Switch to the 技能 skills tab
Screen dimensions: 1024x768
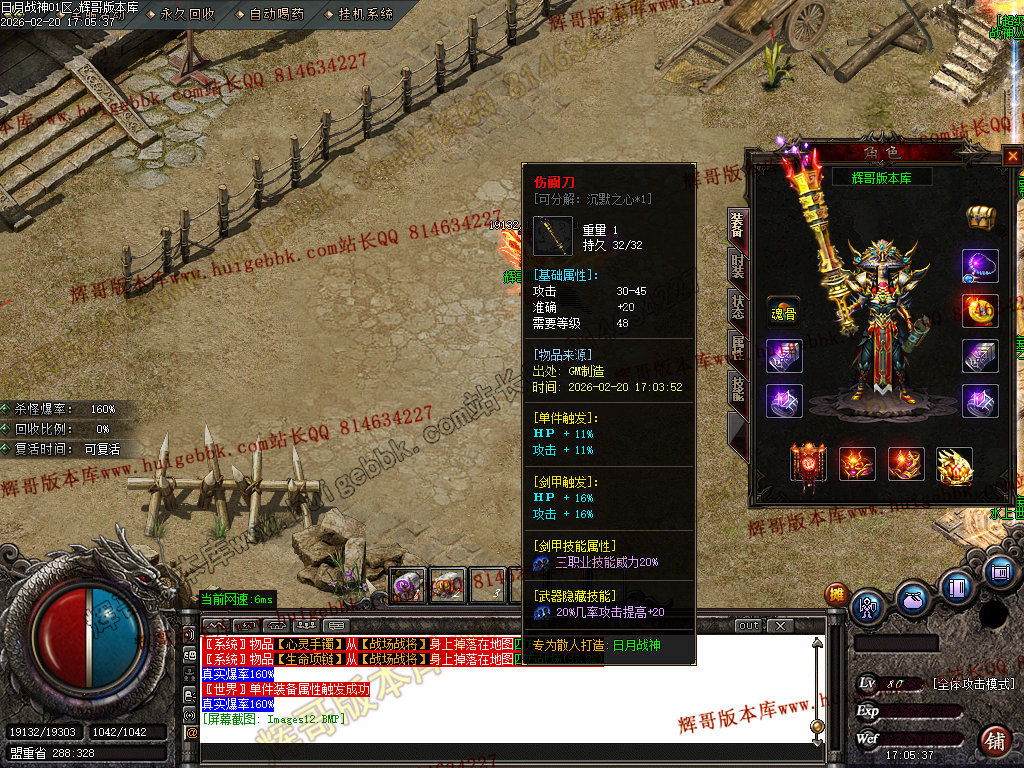coord(737,388)
